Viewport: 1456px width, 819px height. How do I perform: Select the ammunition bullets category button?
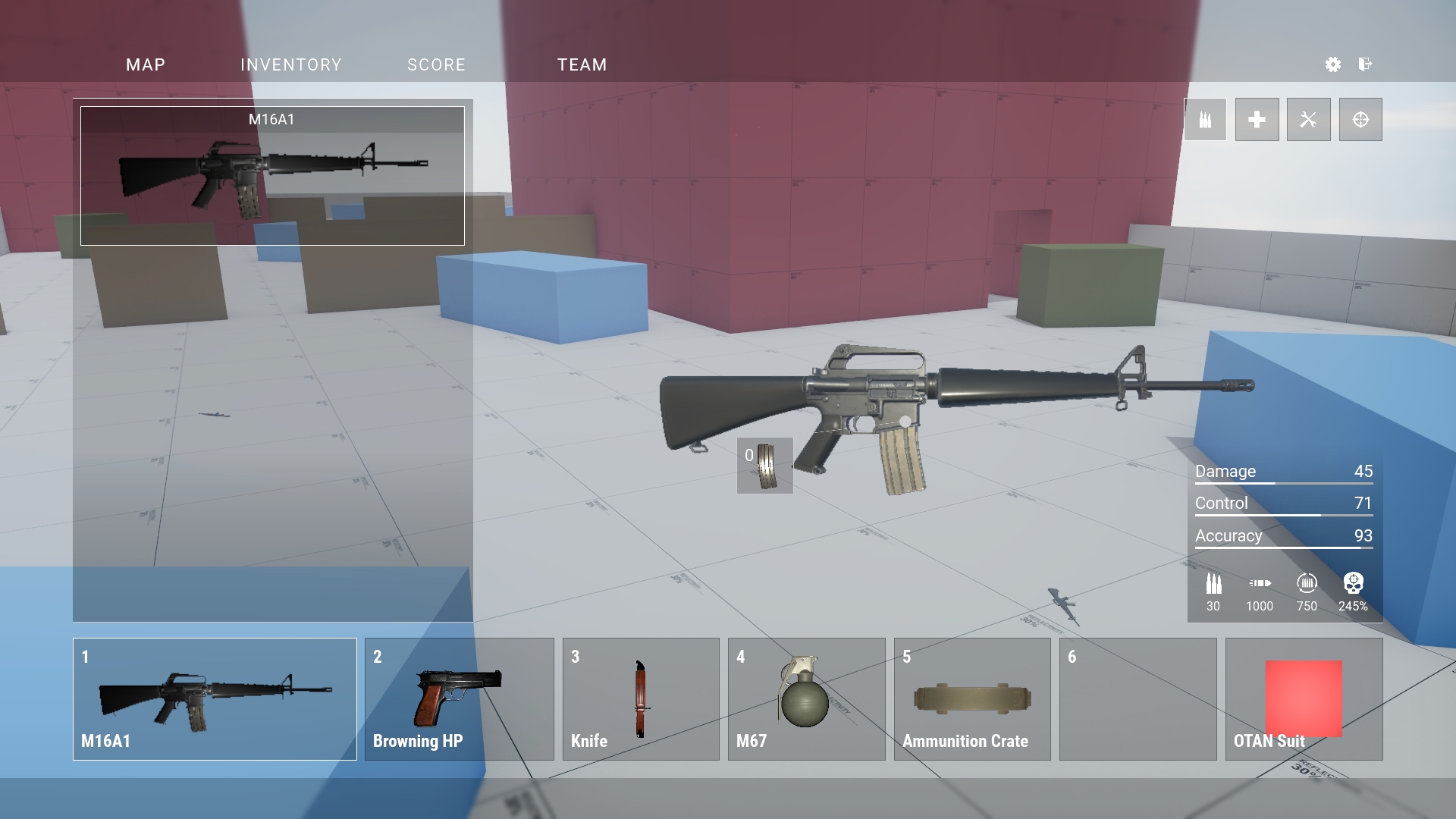point(1205,120)
